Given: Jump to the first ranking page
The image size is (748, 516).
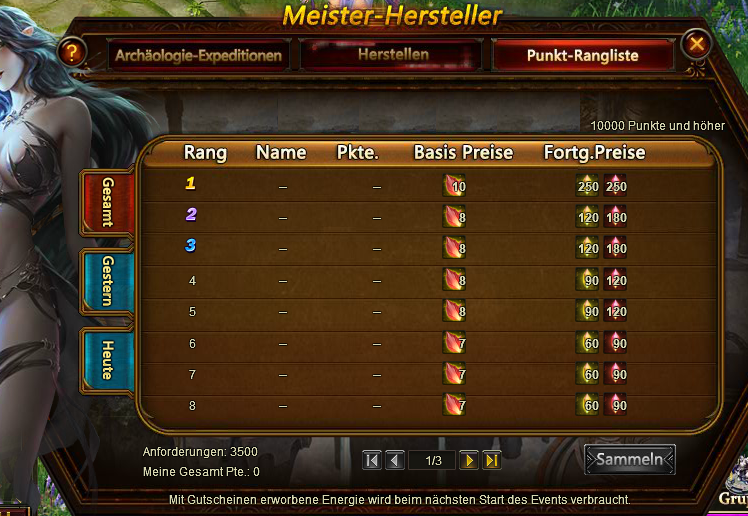Looking at the screenshot, I should (x=372, y=460).
